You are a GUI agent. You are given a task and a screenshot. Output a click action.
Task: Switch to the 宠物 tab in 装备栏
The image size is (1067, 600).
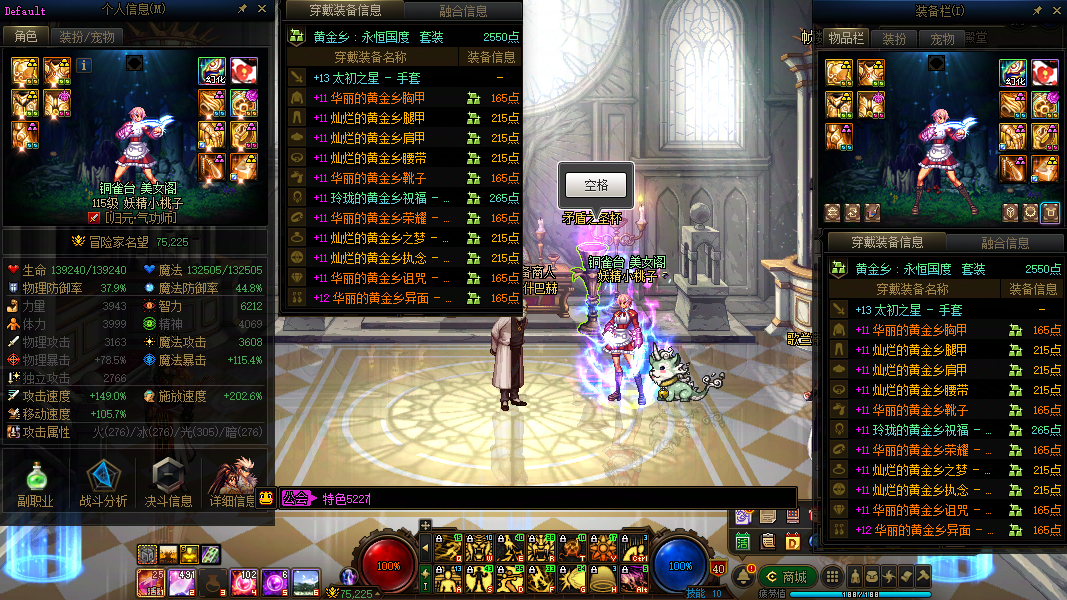click(942, 39)
